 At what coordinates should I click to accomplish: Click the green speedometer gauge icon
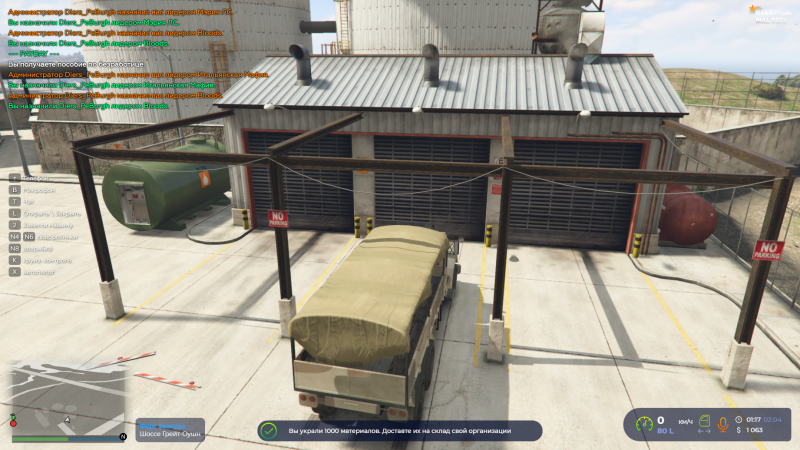tap(645, 423)
